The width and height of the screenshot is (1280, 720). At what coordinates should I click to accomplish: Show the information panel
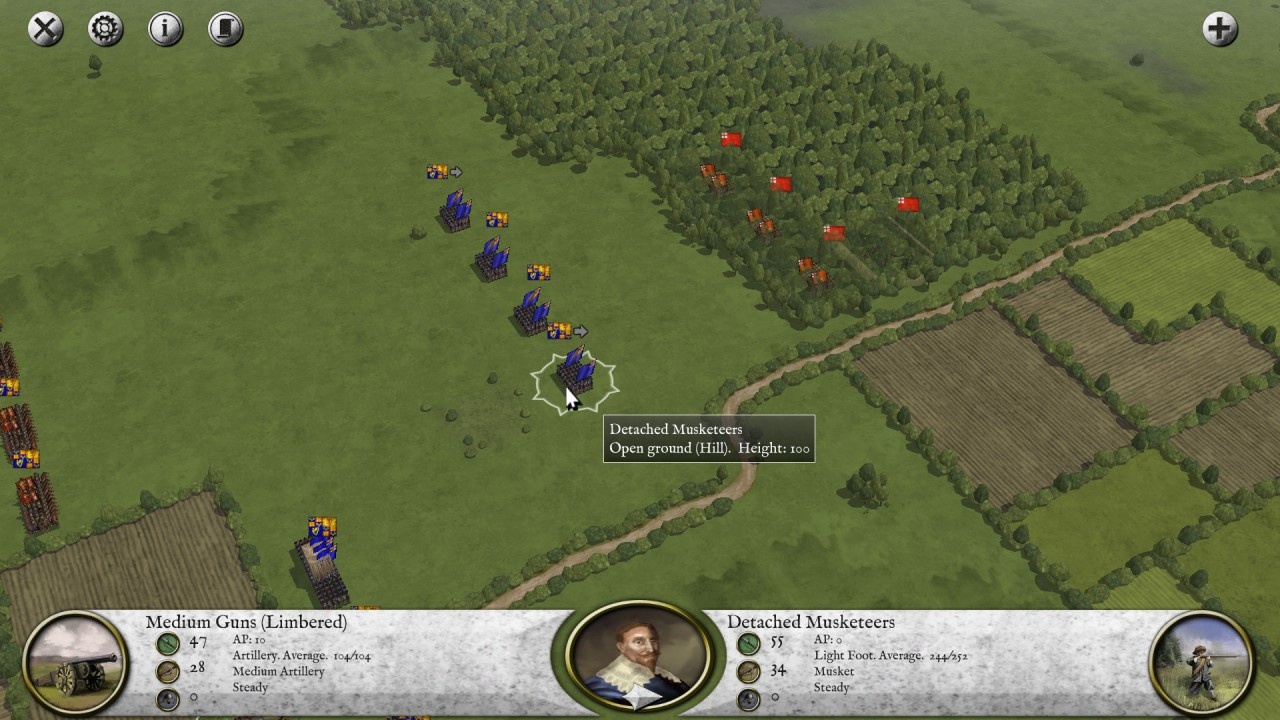point(166,28)
